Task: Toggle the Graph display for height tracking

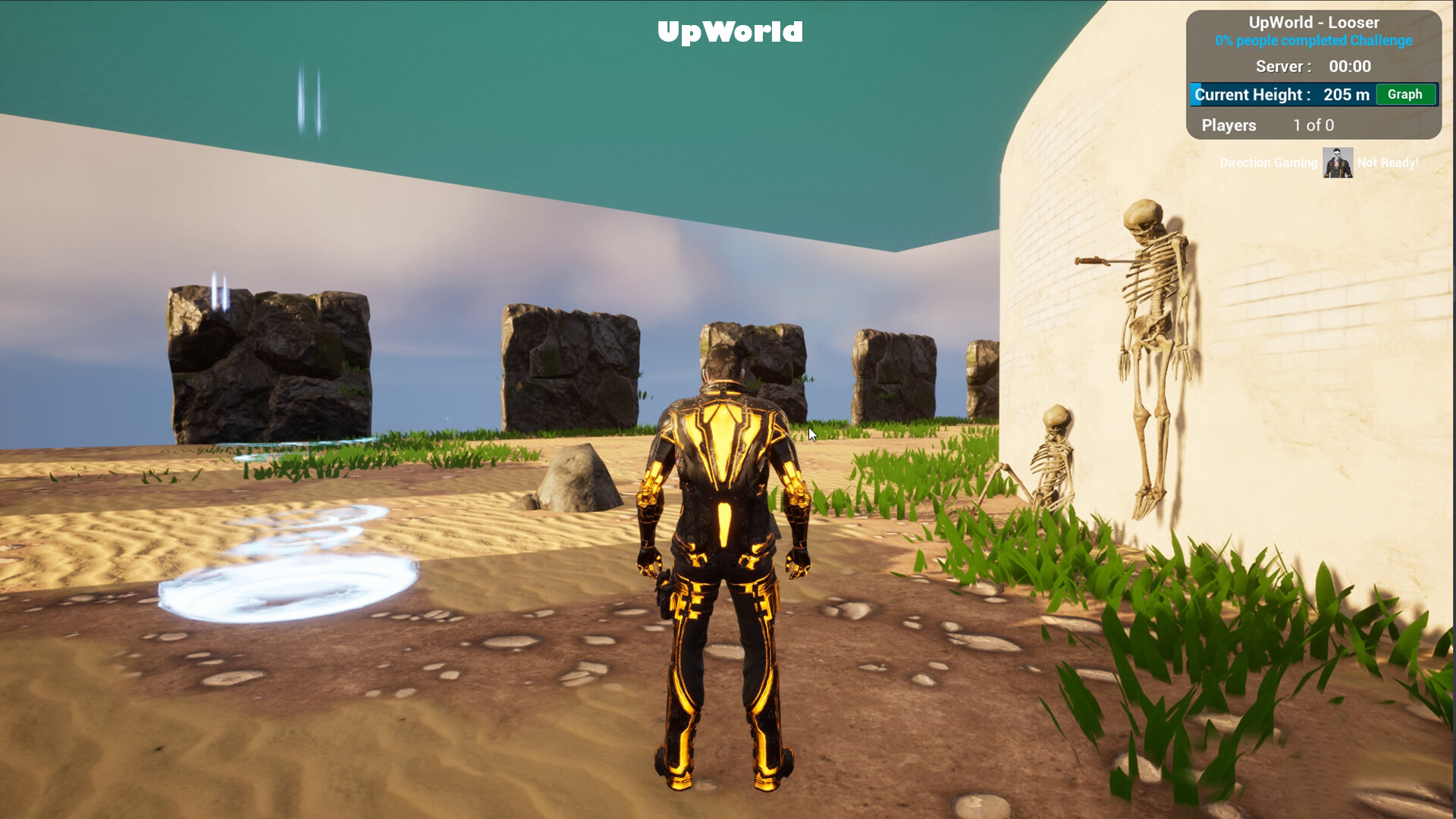Action: click(x=1405, y=94)
